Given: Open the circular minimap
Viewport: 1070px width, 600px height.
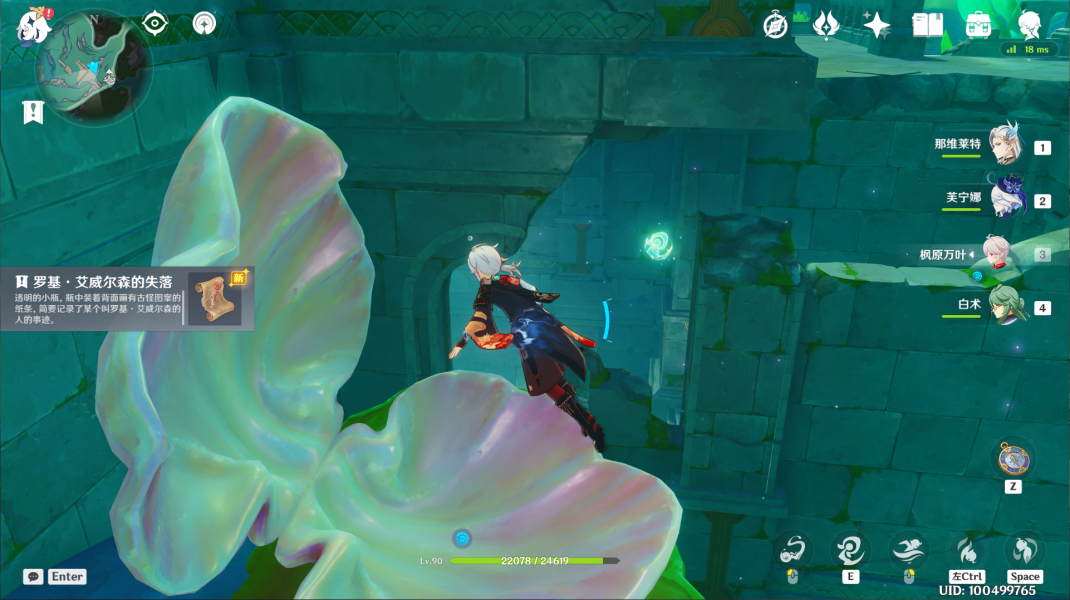Looking at the screenshot, I should (x=94, y=66).
